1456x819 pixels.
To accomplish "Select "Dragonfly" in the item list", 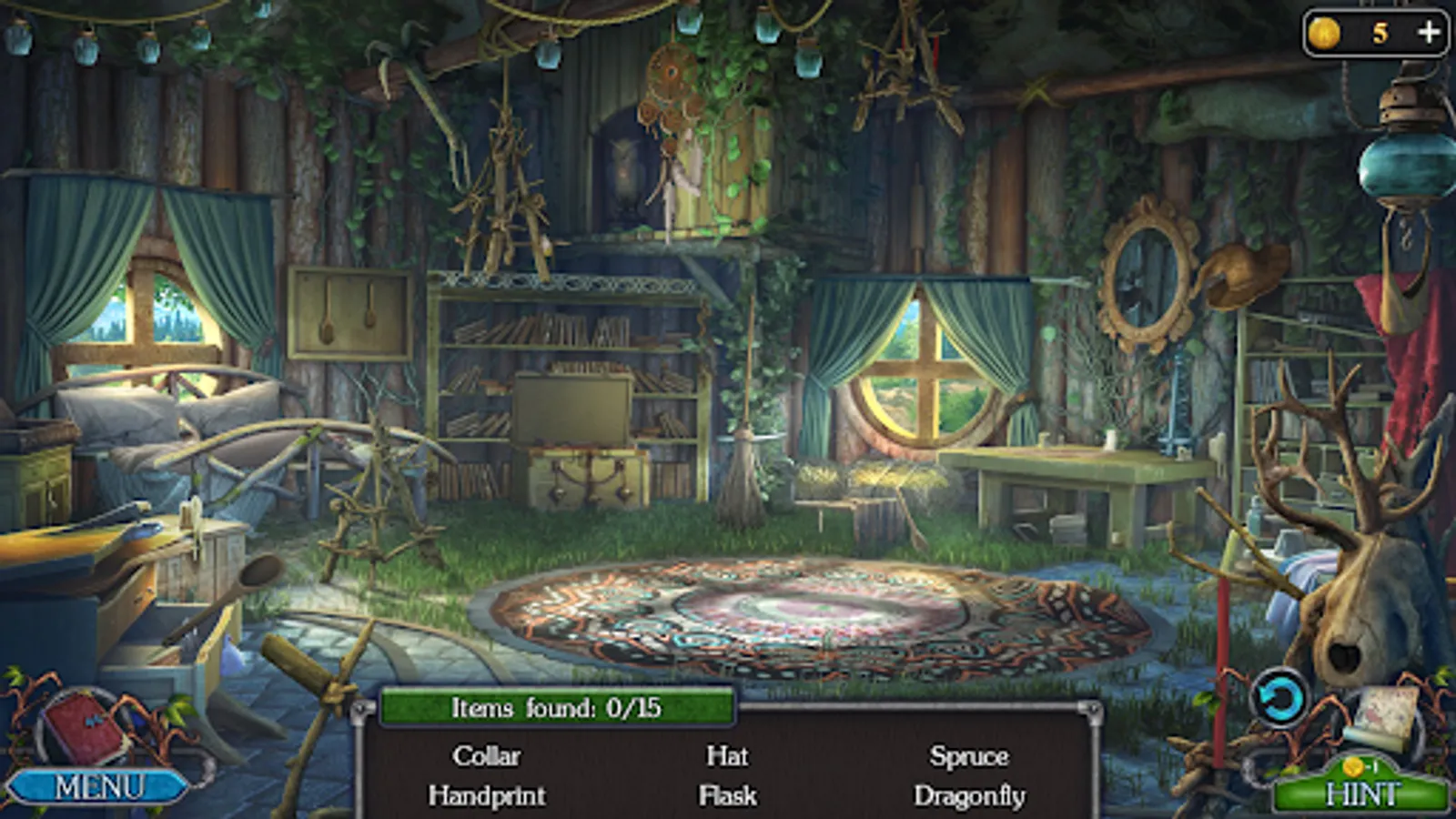I will pos(969,796).
